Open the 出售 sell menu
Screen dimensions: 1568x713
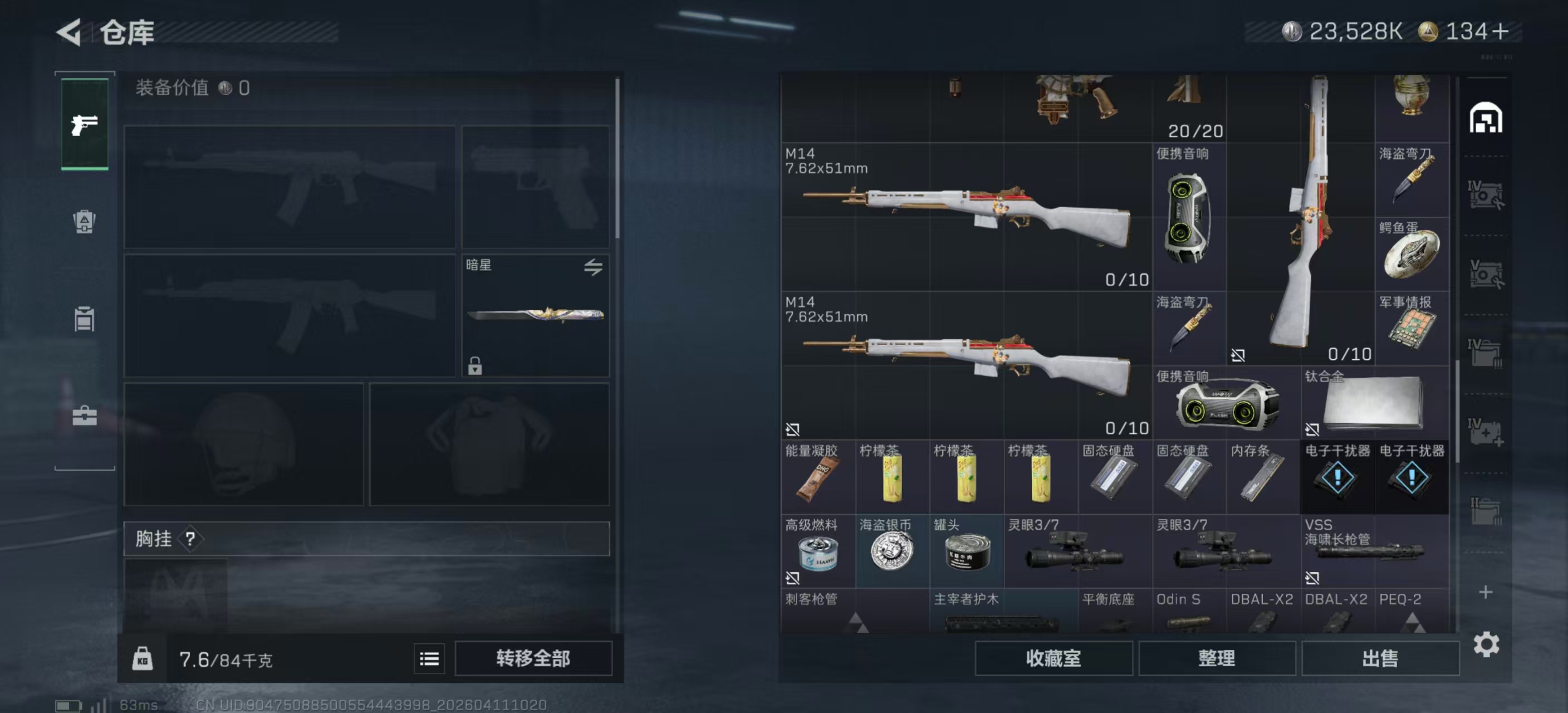click(1380, 658)
